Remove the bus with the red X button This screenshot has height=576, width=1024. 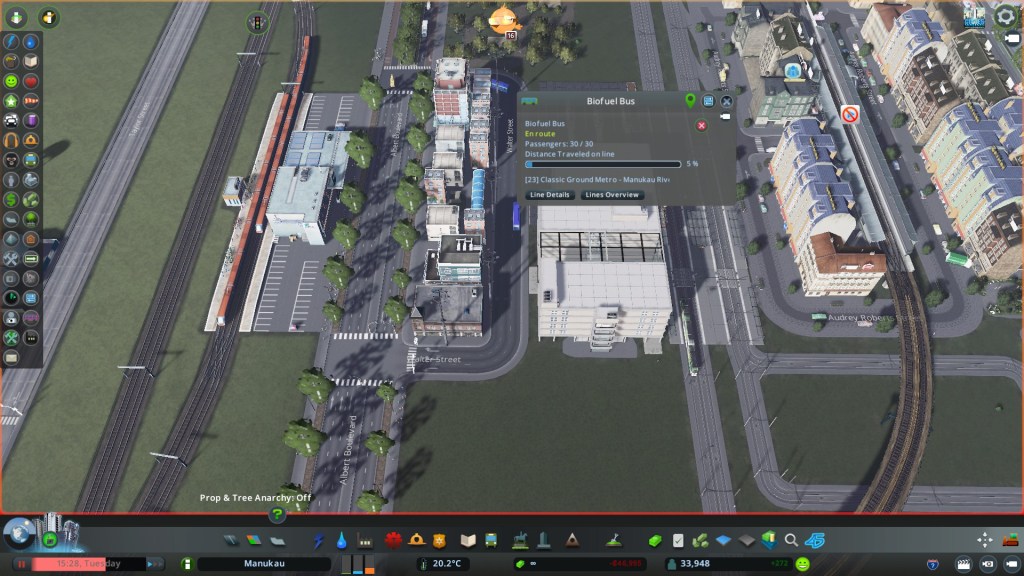[x=701, y=125]
